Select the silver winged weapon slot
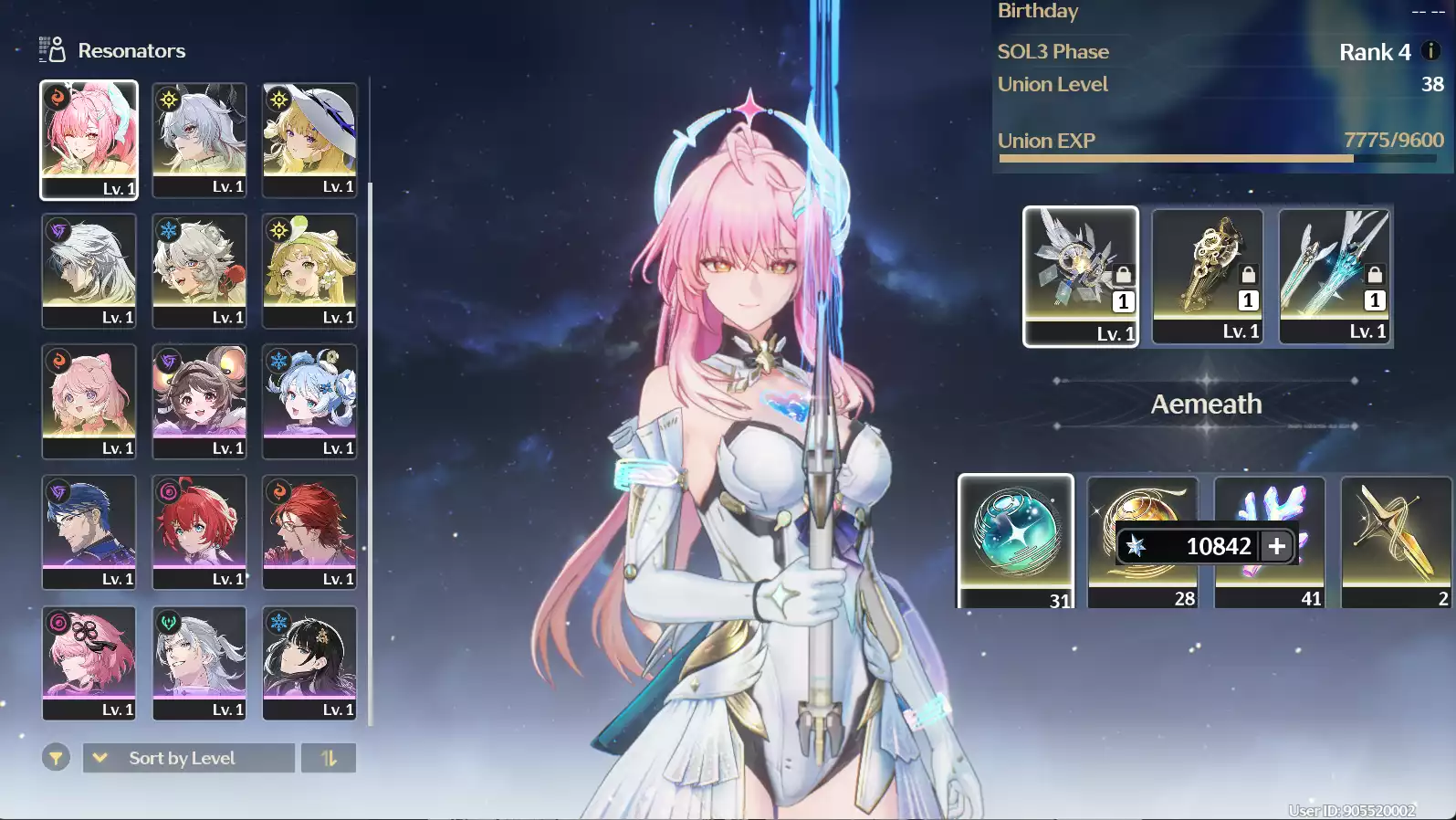 coord(1081,275)
